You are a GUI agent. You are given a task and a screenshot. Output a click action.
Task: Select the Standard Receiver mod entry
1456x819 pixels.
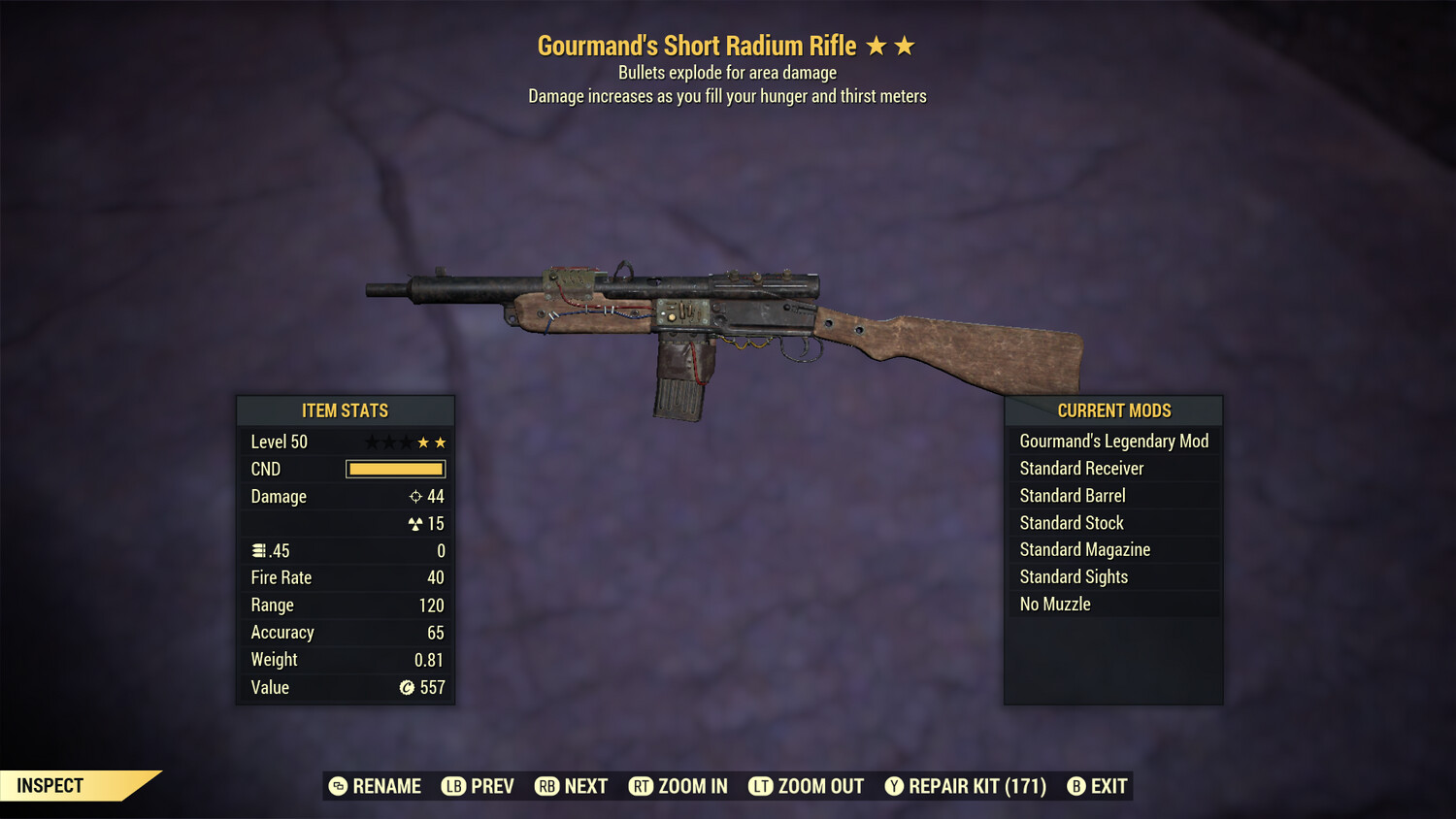click(x=1081, y=468)
